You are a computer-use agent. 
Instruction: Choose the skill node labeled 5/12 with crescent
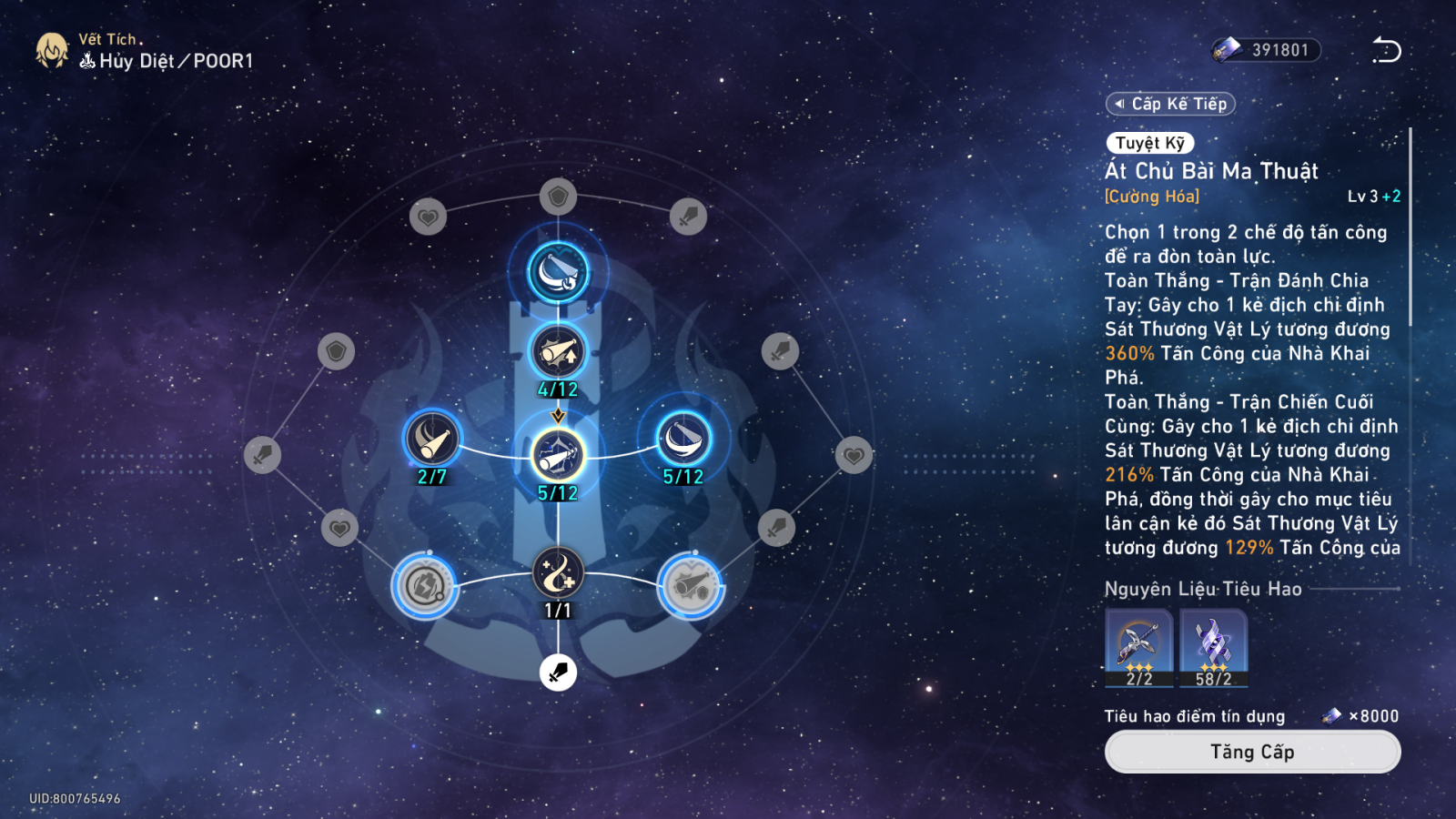pyautogui.click(x=683, y=440)
